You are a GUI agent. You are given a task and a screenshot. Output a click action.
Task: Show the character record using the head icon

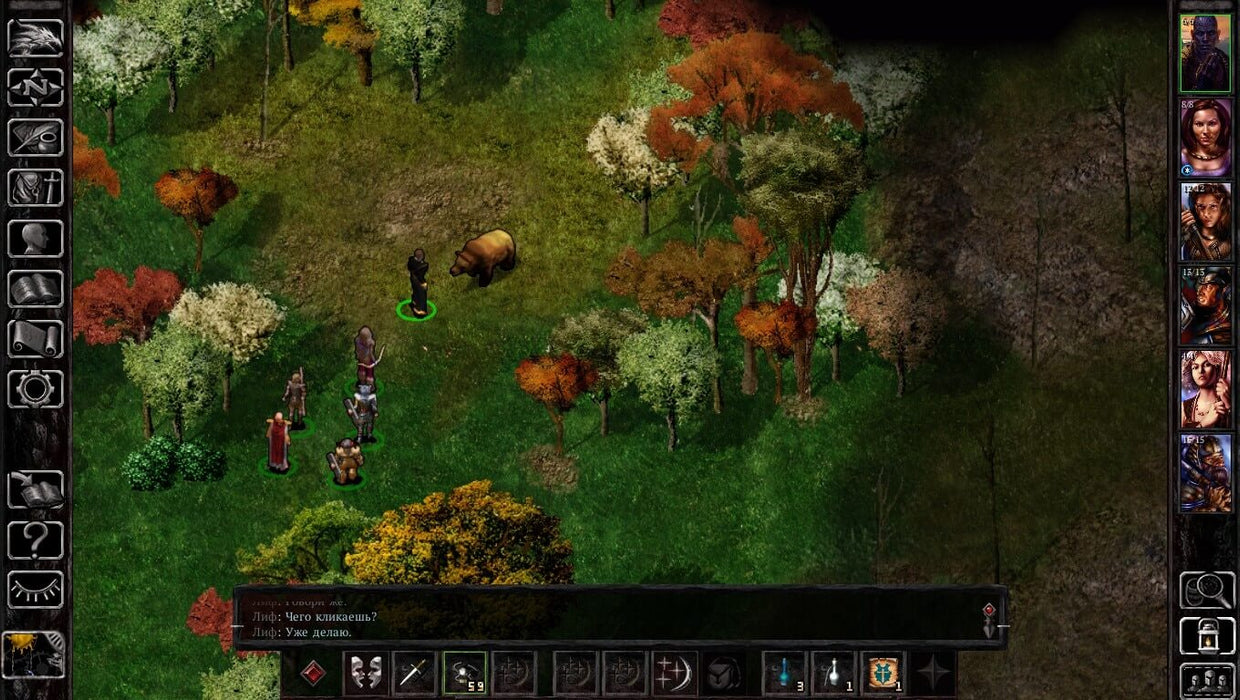35,238
